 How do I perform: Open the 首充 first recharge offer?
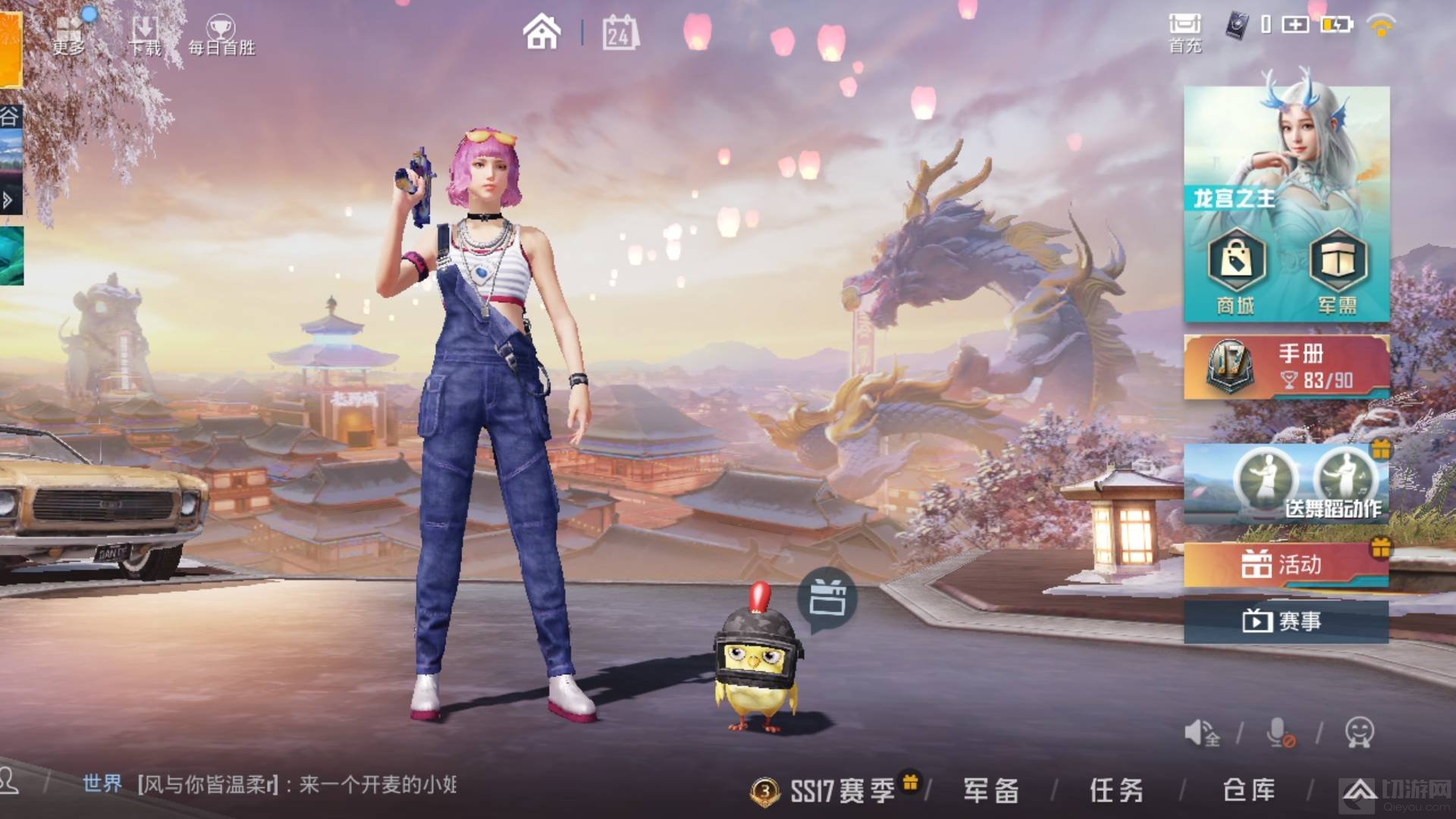(1185, 33)
